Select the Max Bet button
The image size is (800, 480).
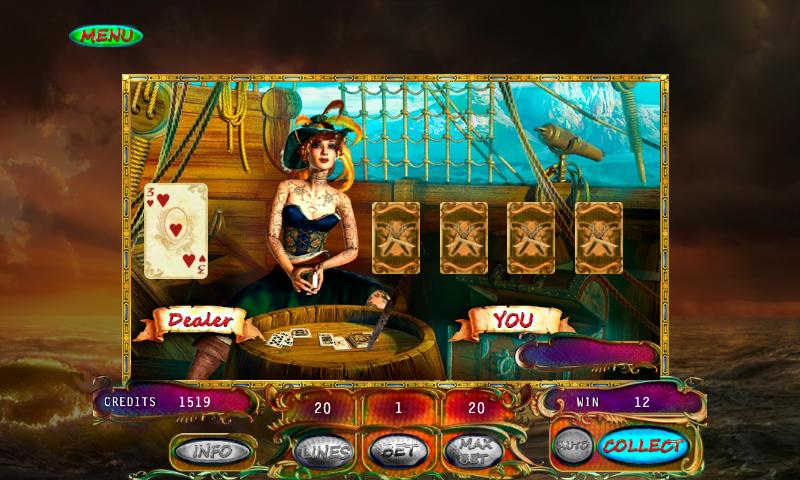(x=472, y=451)
